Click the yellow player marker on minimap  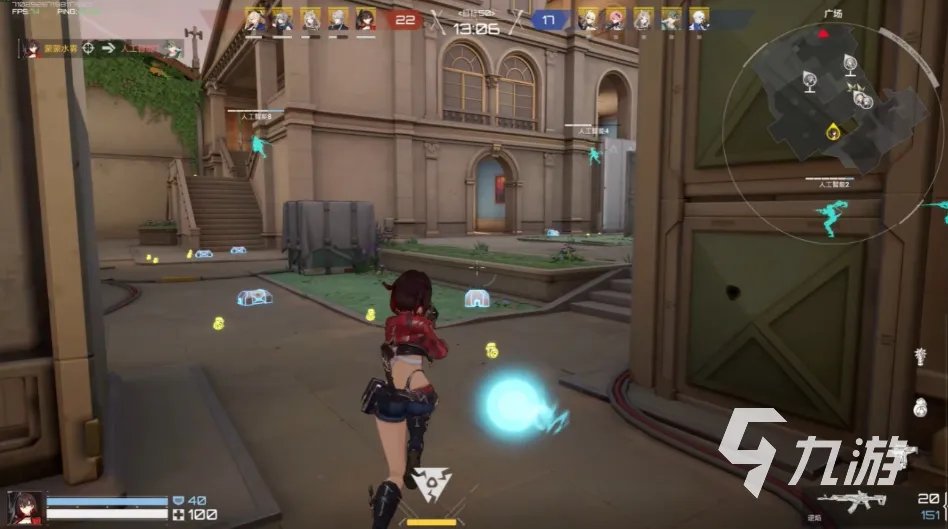pyautogui.click(x=832, y=131)
